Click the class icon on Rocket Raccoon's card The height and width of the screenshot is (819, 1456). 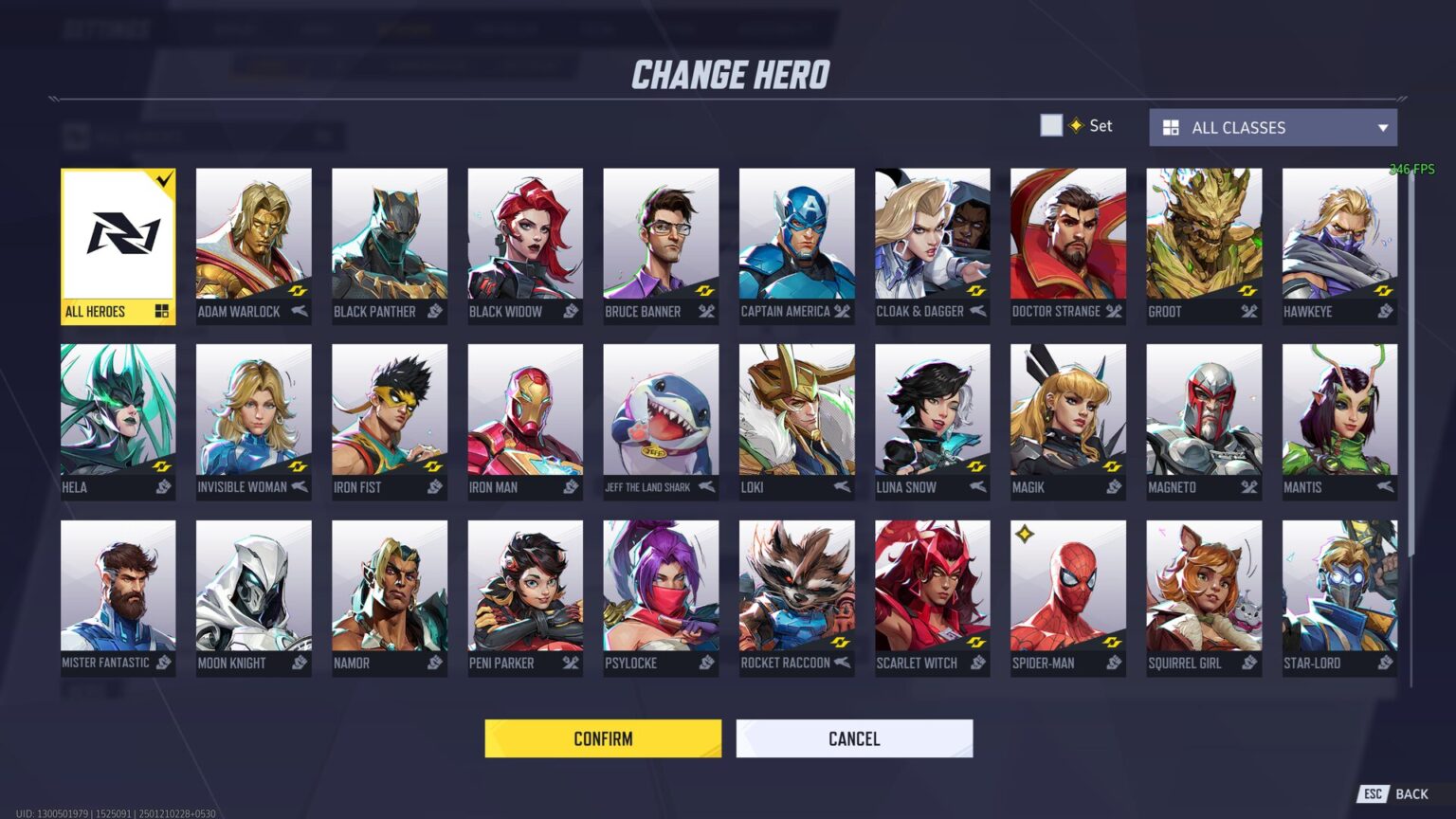click(841, 664)
